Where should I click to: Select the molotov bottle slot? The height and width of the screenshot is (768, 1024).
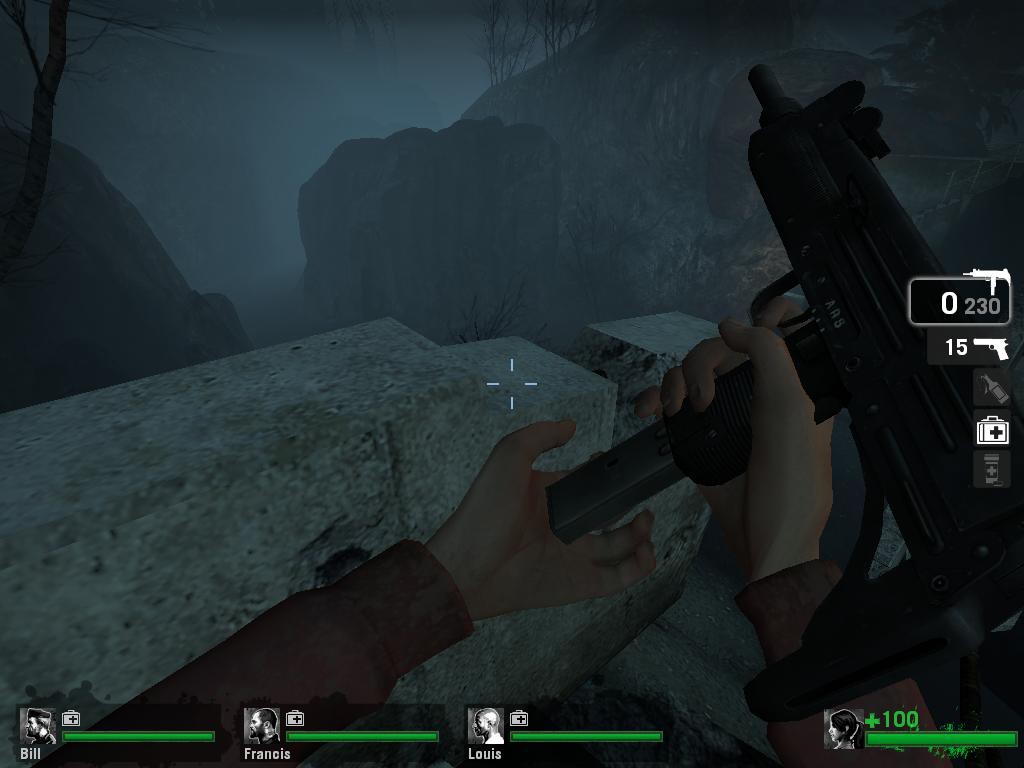(991, 388)
